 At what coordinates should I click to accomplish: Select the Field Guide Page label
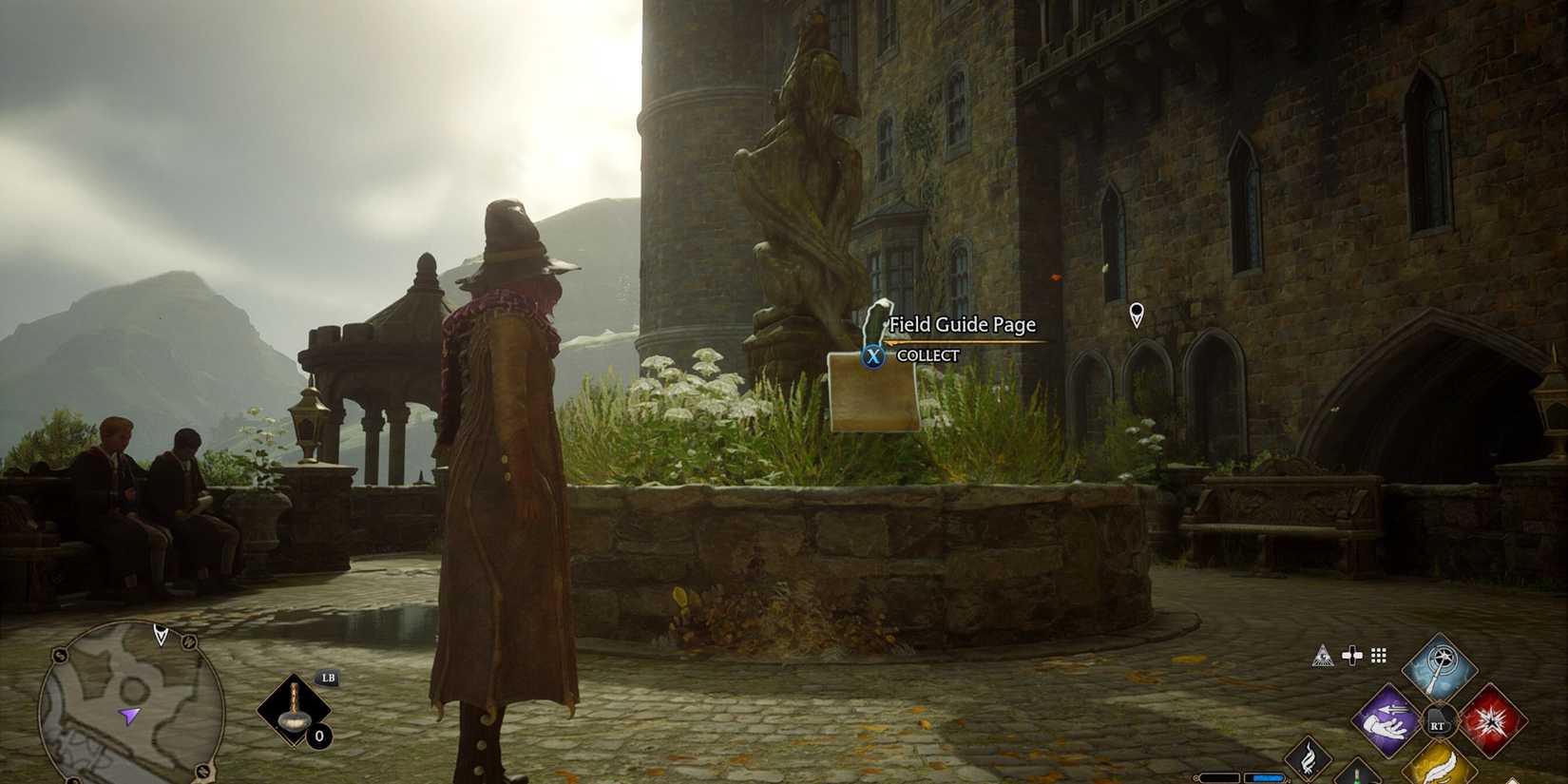(962, 324)
